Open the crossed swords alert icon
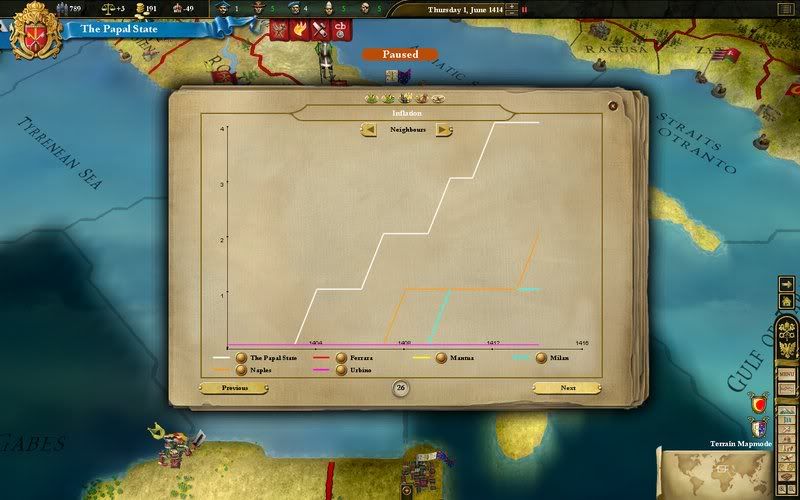 pyautogui.click(x=320, y=30)
